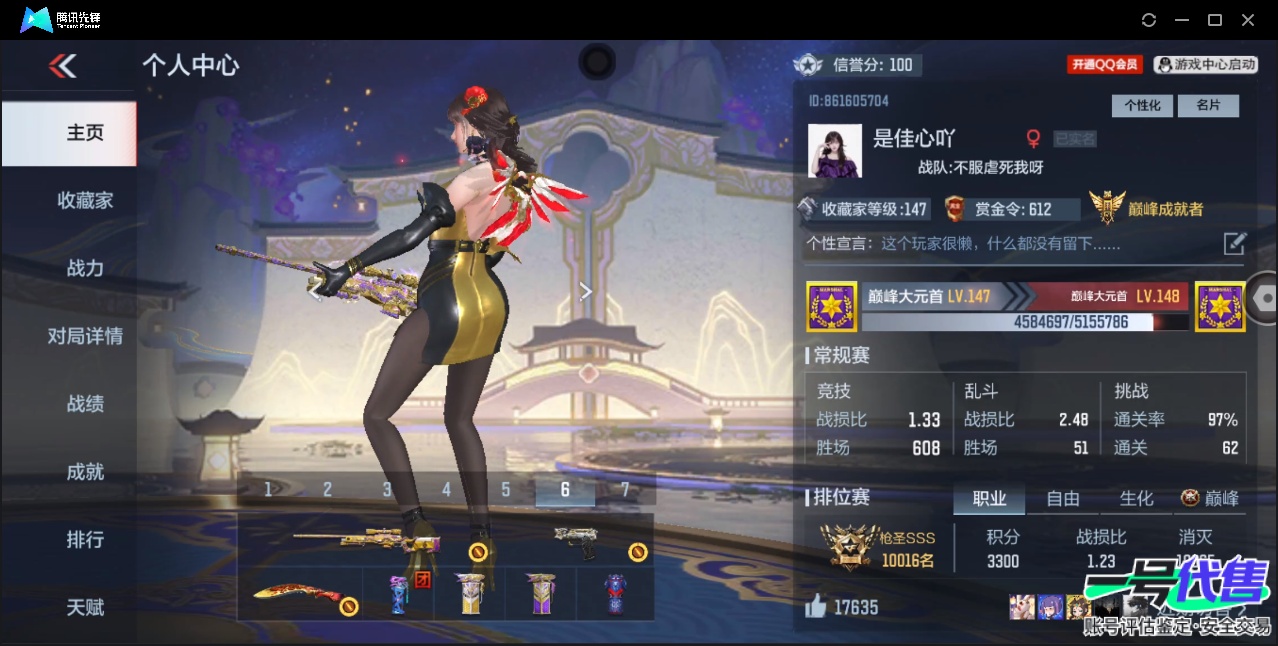Switch to the 自由 ranked tab
The height and width of the screenshot is (646, 1278).
1062,498
